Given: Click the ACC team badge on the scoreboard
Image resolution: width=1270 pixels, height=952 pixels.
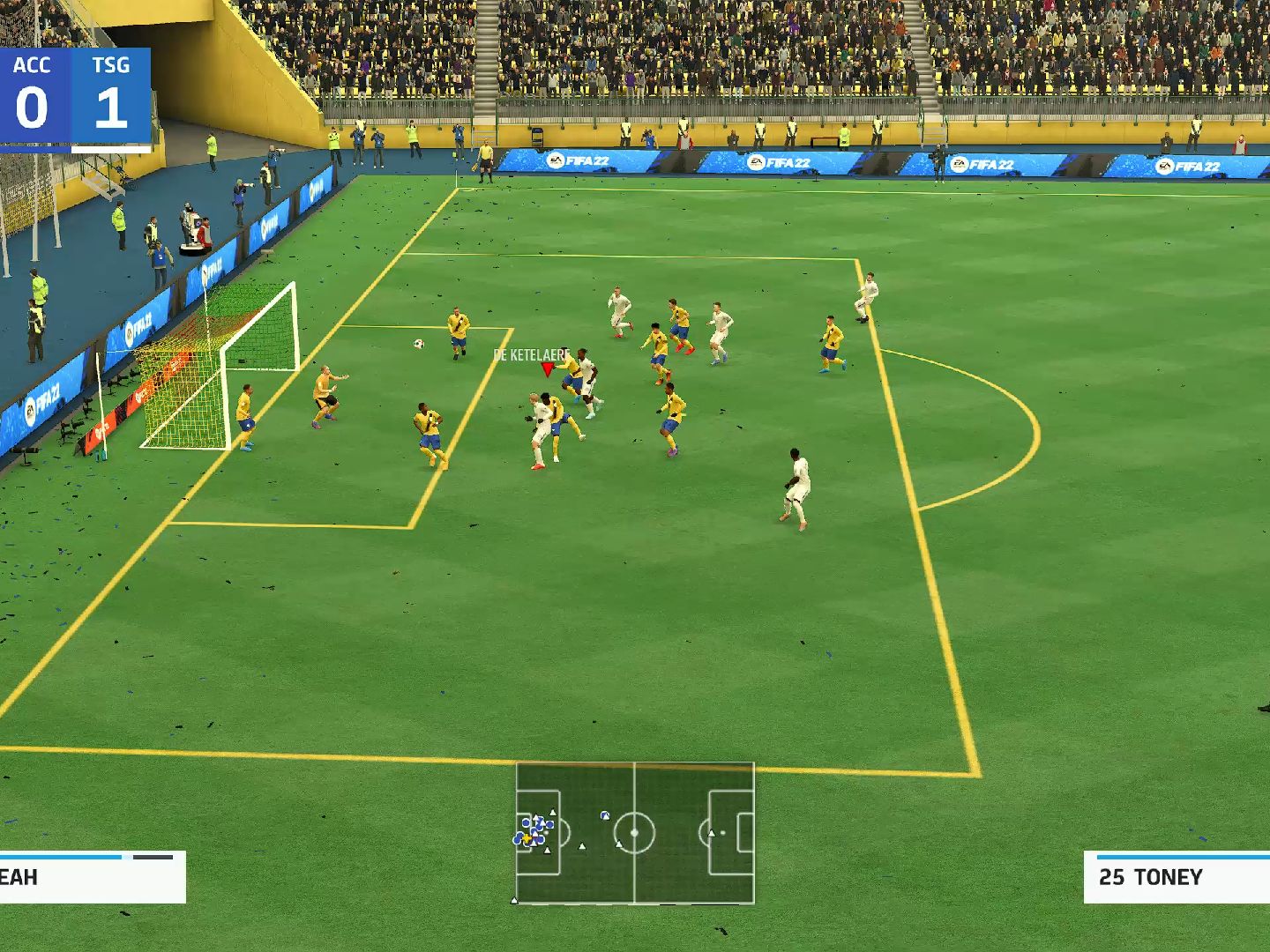Looking at the screenshot, I should coord(33,64).
